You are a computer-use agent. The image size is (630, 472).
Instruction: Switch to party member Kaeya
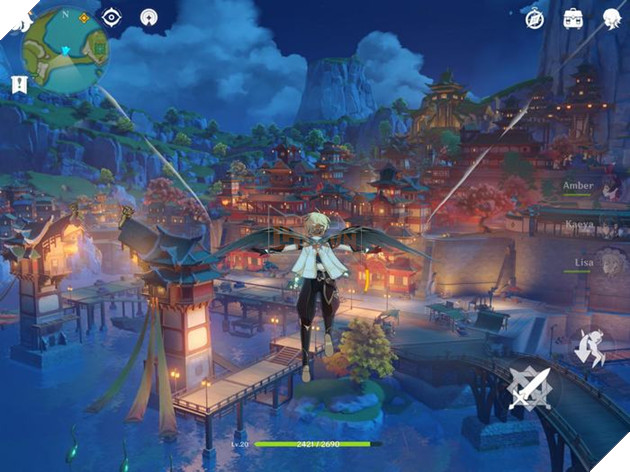pos(580,227)
